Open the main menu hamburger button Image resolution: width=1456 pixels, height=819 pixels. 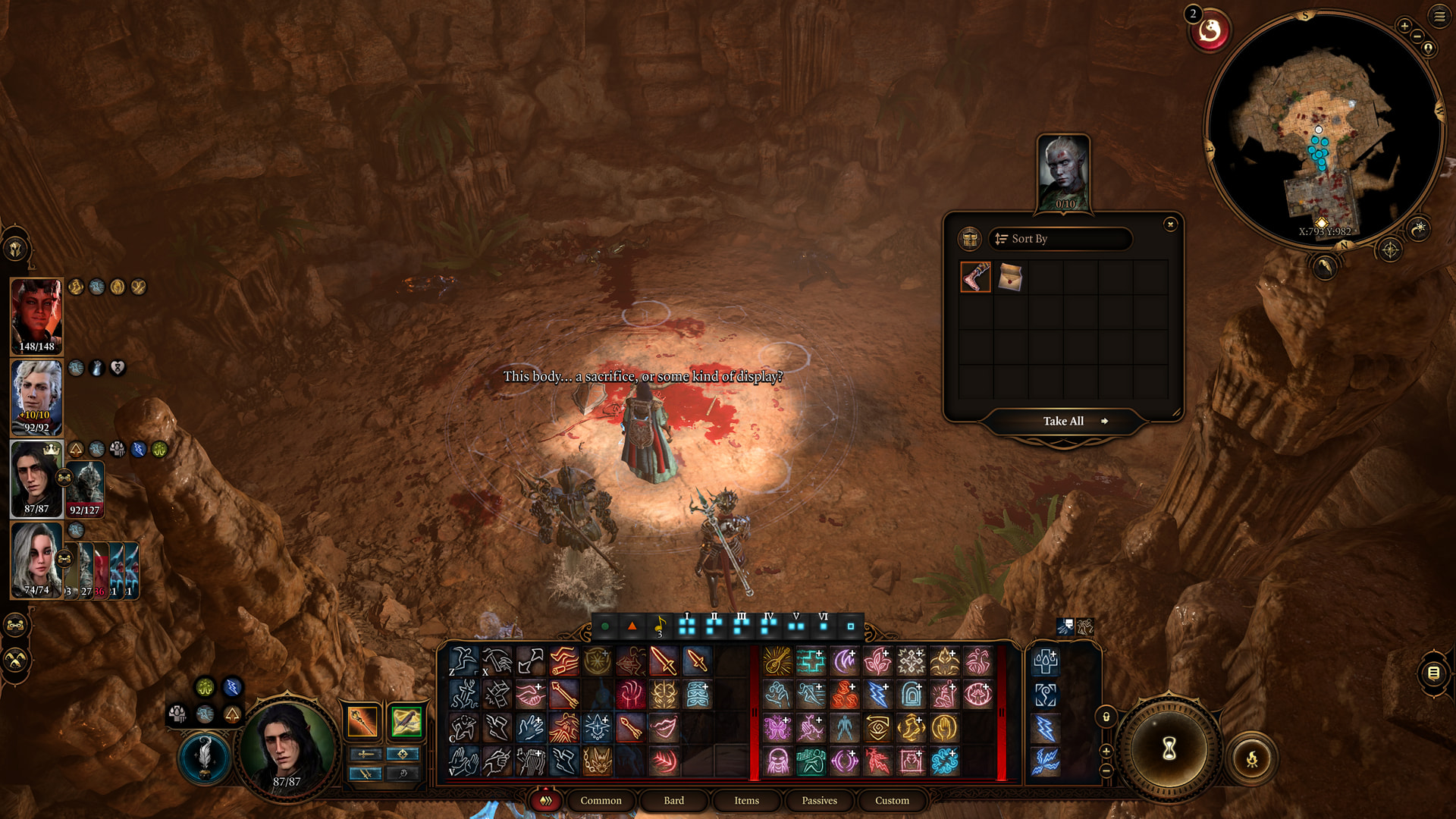1439,16
